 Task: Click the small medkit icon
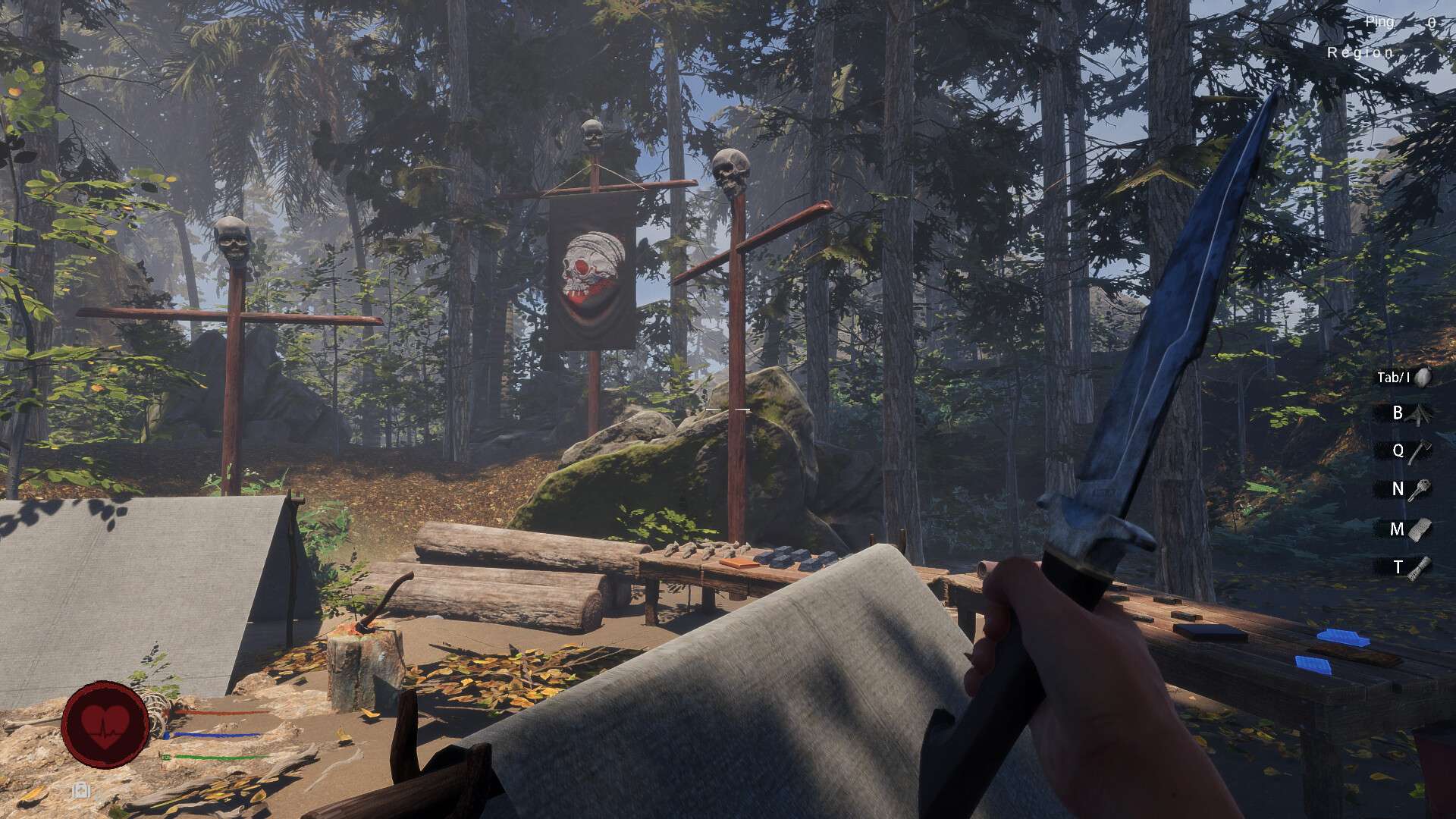click(81, 791)
